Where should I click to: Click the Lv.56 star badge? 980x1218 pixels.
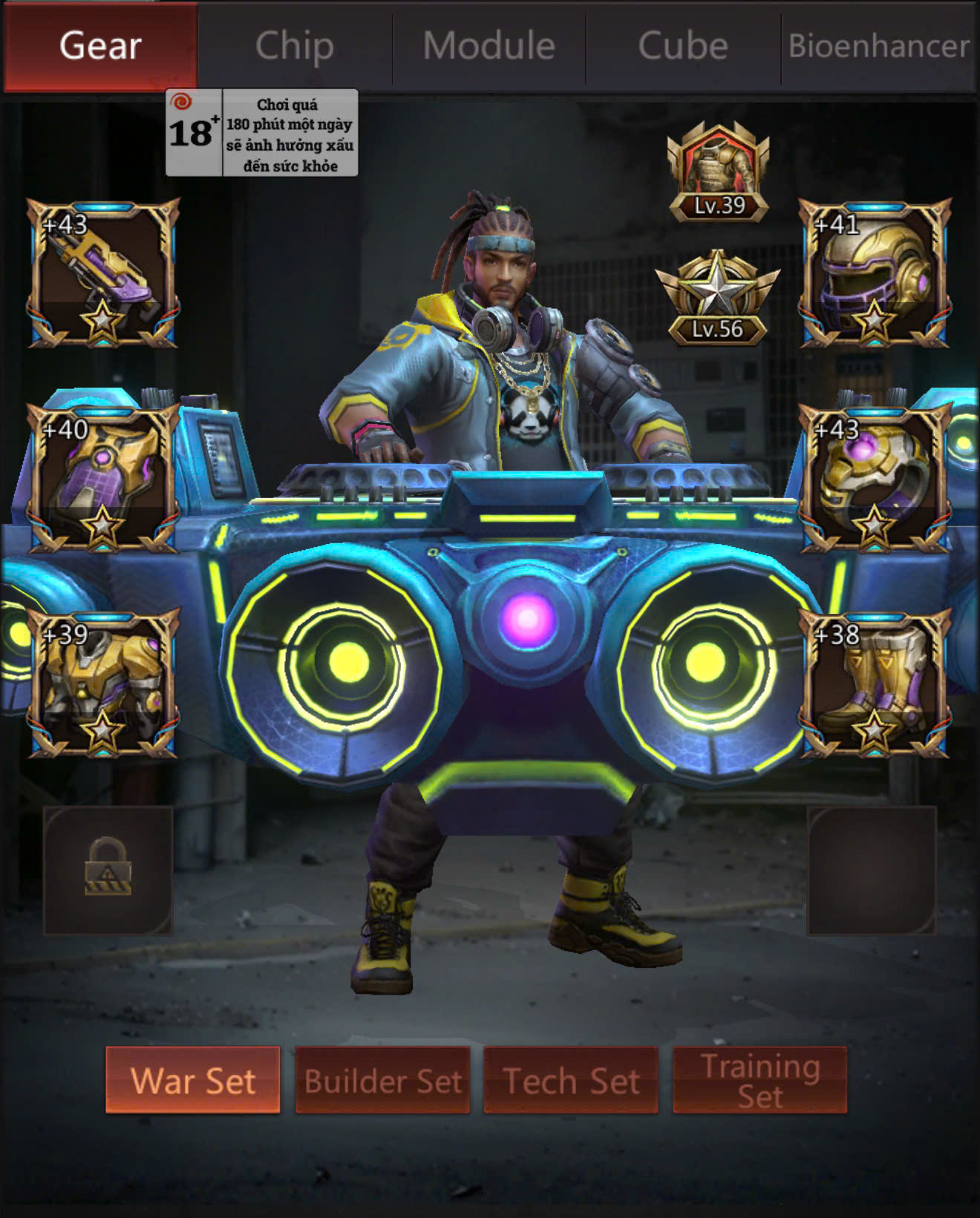point(717,298)
